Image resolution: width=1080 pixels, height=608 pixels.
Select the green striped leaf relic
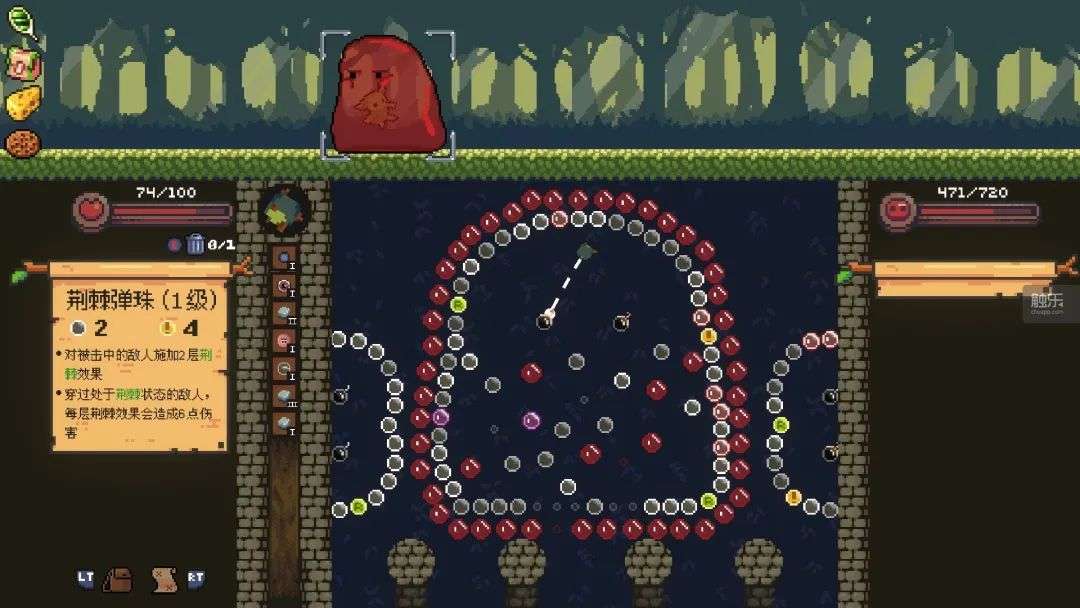[x=21, y=21]
